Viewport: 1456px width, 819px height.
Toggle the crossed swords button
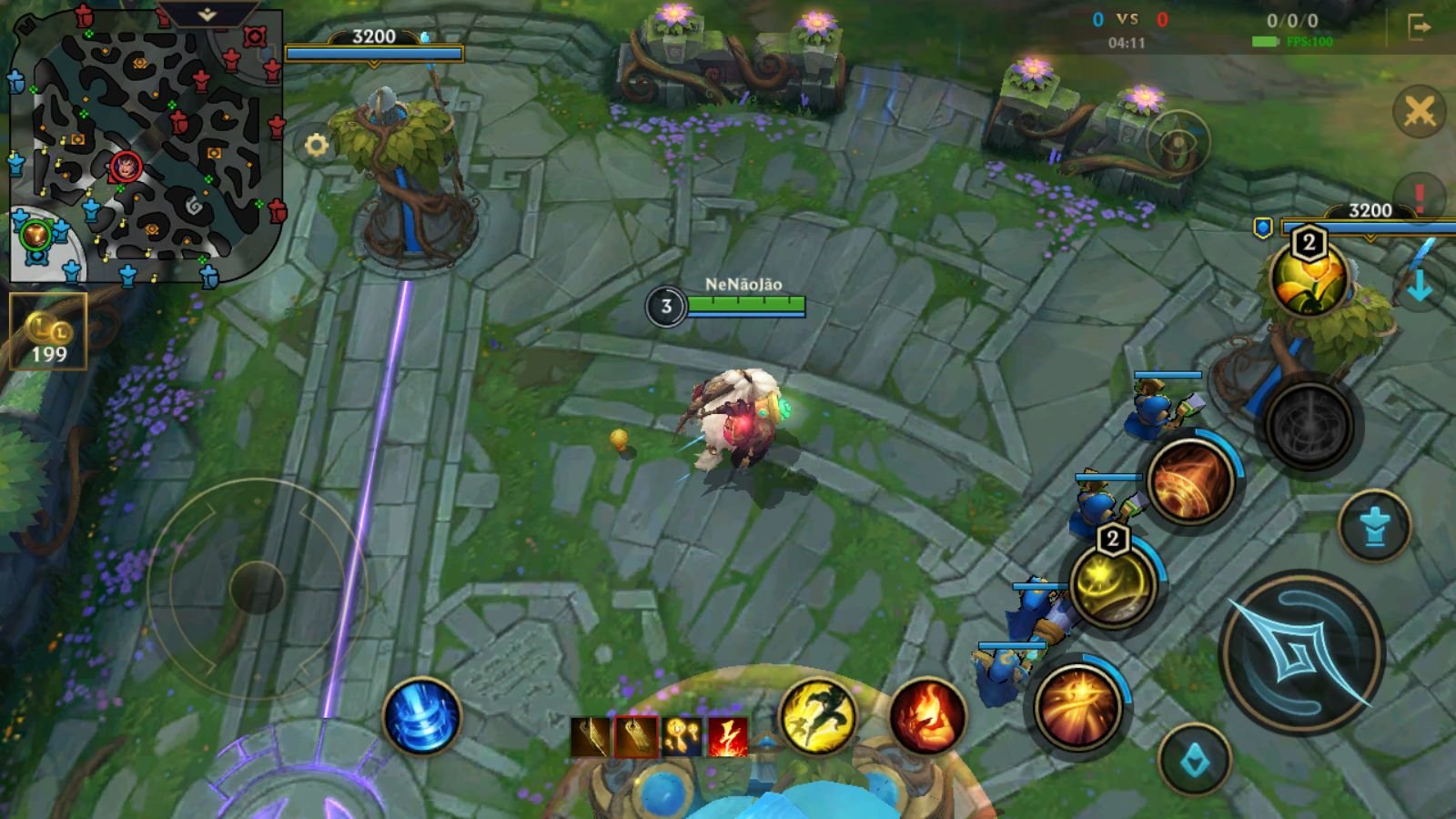tap(1419, 112)
